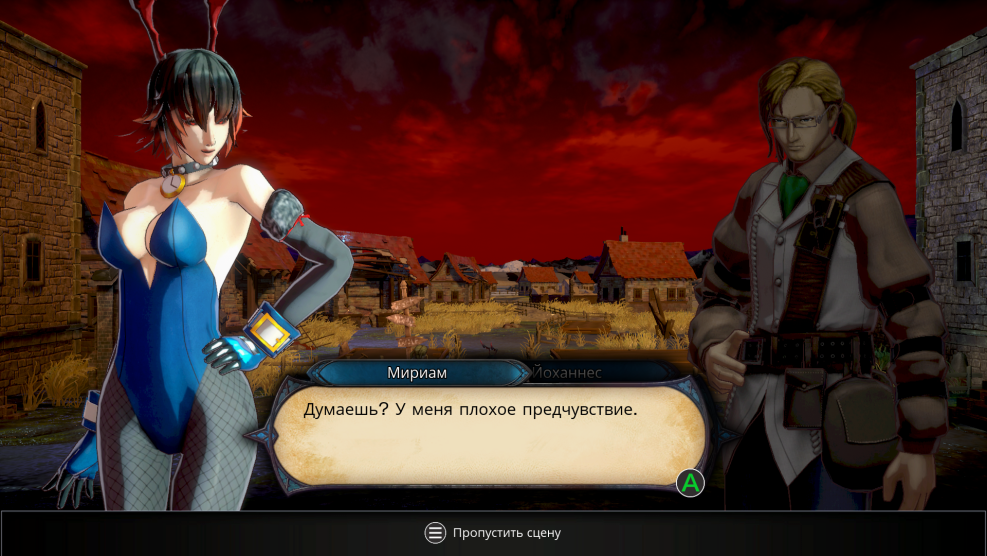Skip the cutscene via Пропустить сцену
The image size is (987, 556).
coord(493,533)
